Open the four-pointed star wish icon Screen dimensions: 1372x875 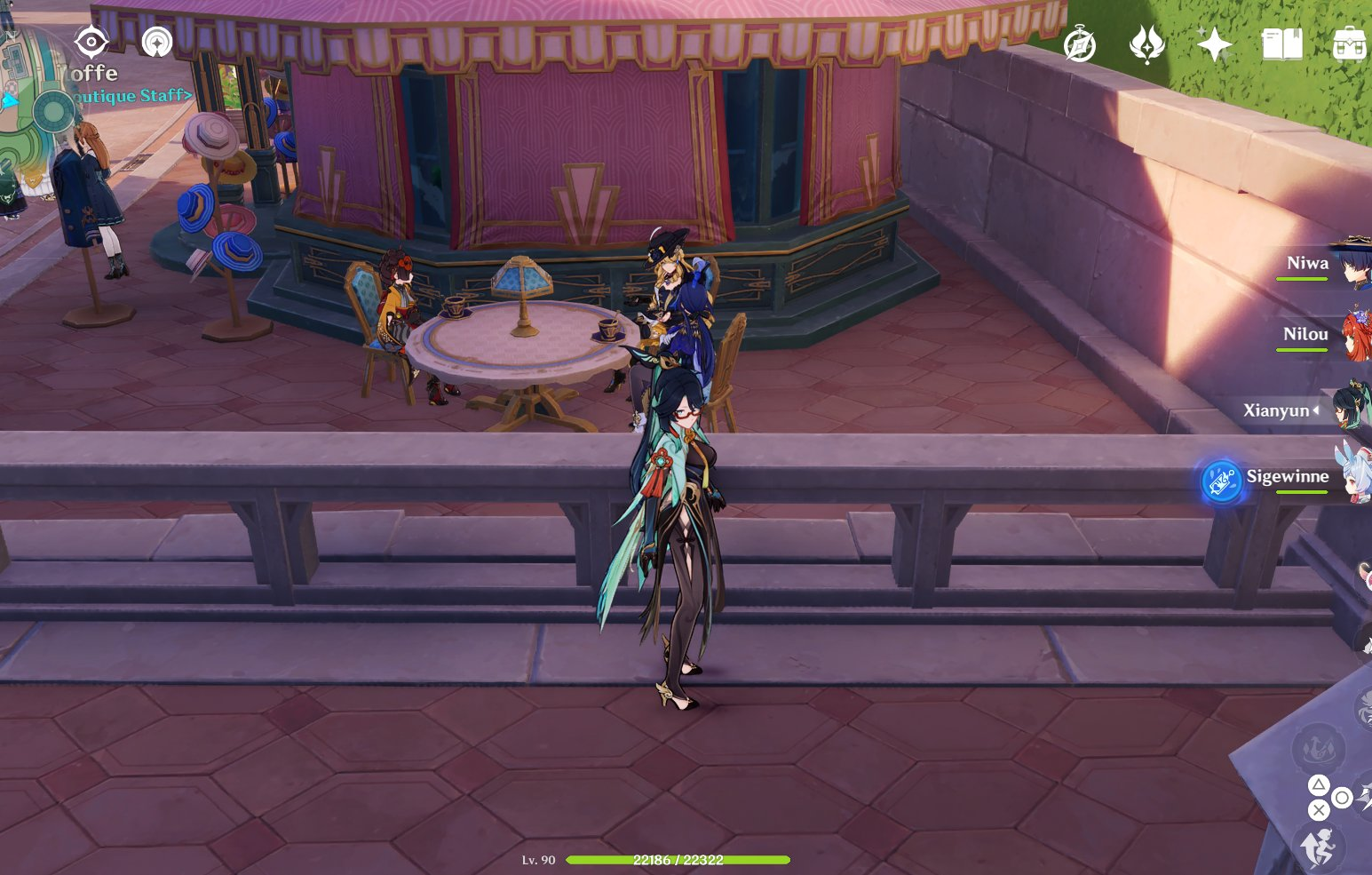(x=1214, y=44)
